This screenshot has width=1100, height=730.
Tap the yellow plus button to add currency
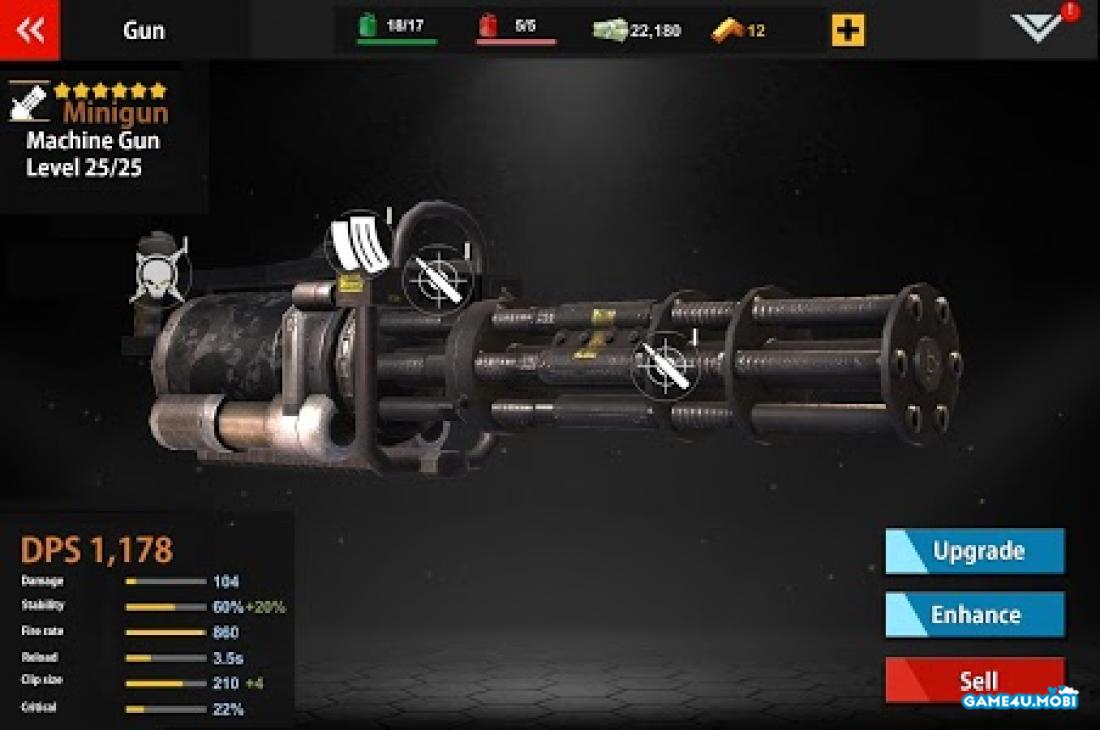coord(847,30)
